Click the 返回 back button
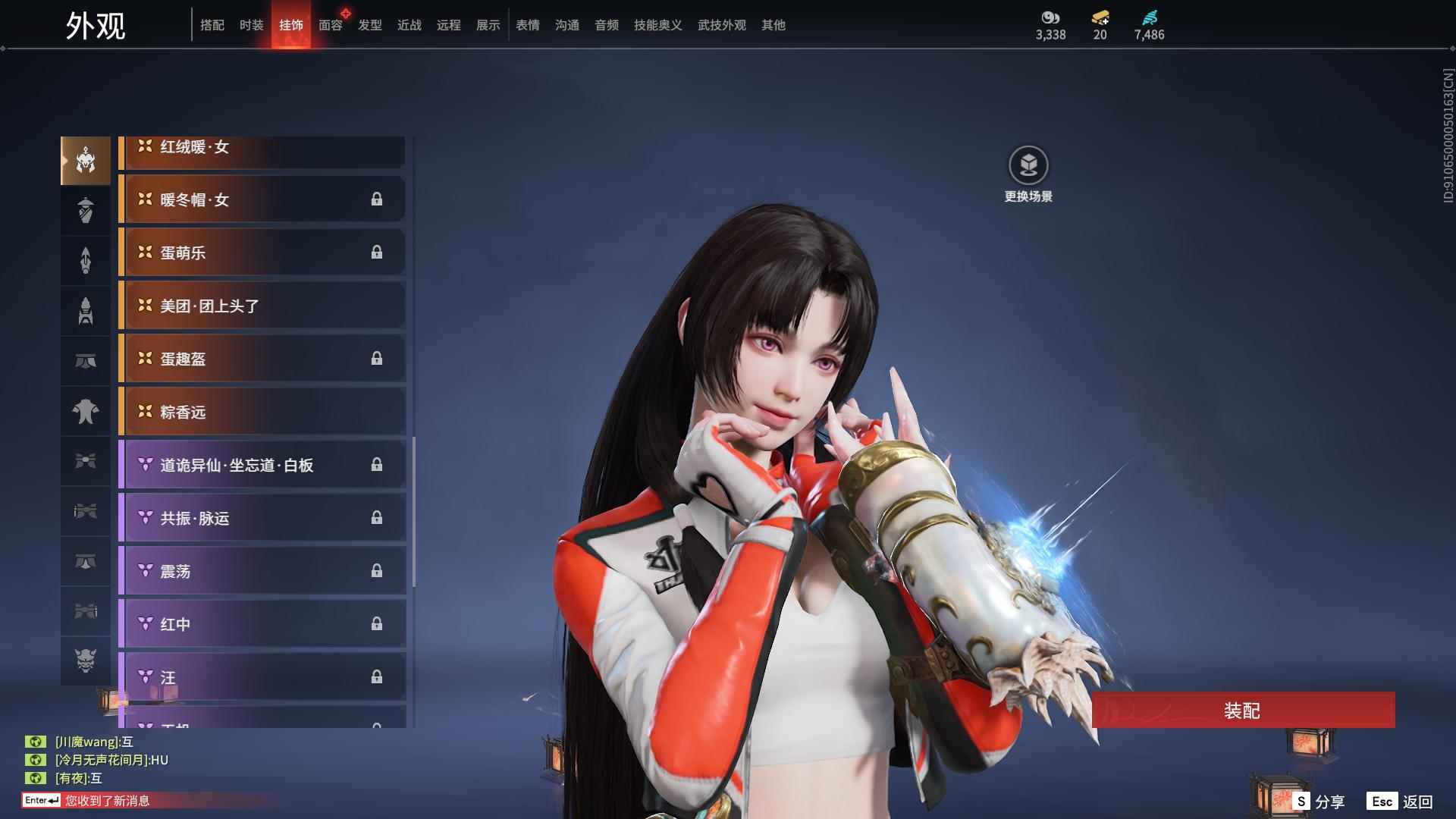 [1401, 802]
